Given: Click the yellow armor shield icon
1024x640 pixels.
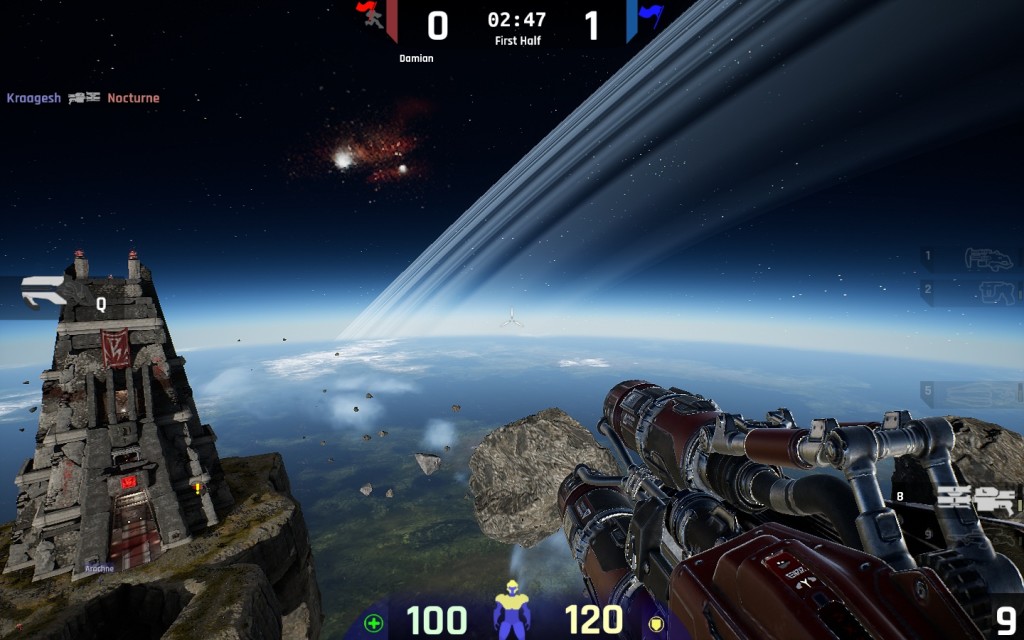Looking at the screenshot, I should coord(657,624).
